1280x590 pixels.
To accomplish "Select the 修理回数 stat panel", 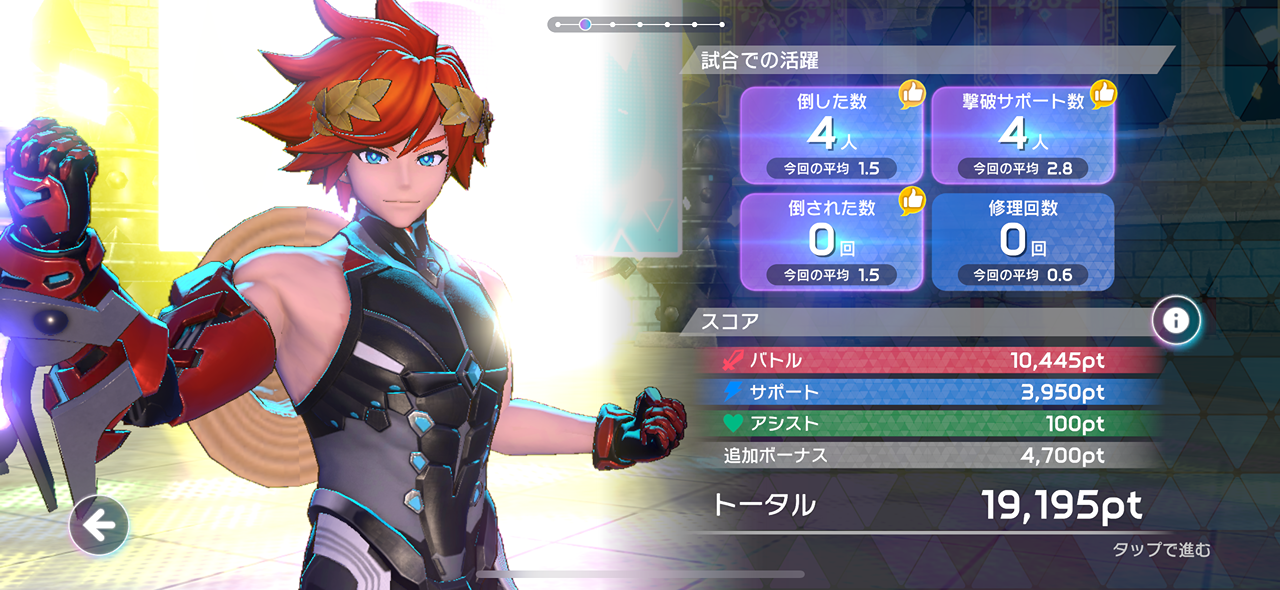I will (1022, 241).
